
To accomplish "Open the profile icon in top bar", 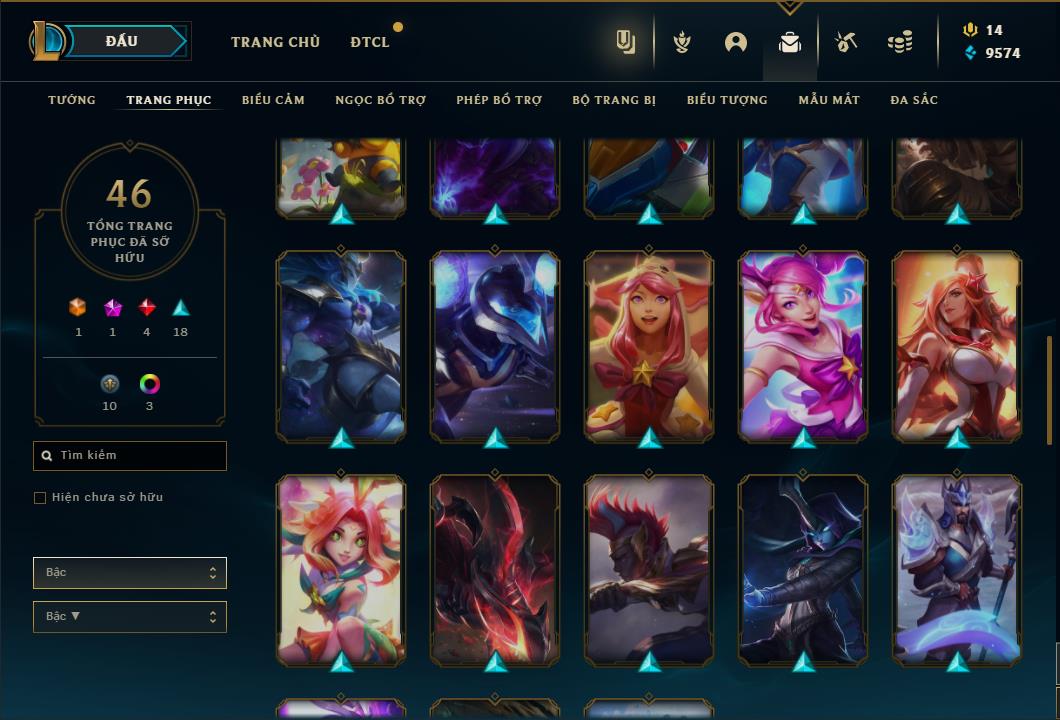I will tap(736, 42).
